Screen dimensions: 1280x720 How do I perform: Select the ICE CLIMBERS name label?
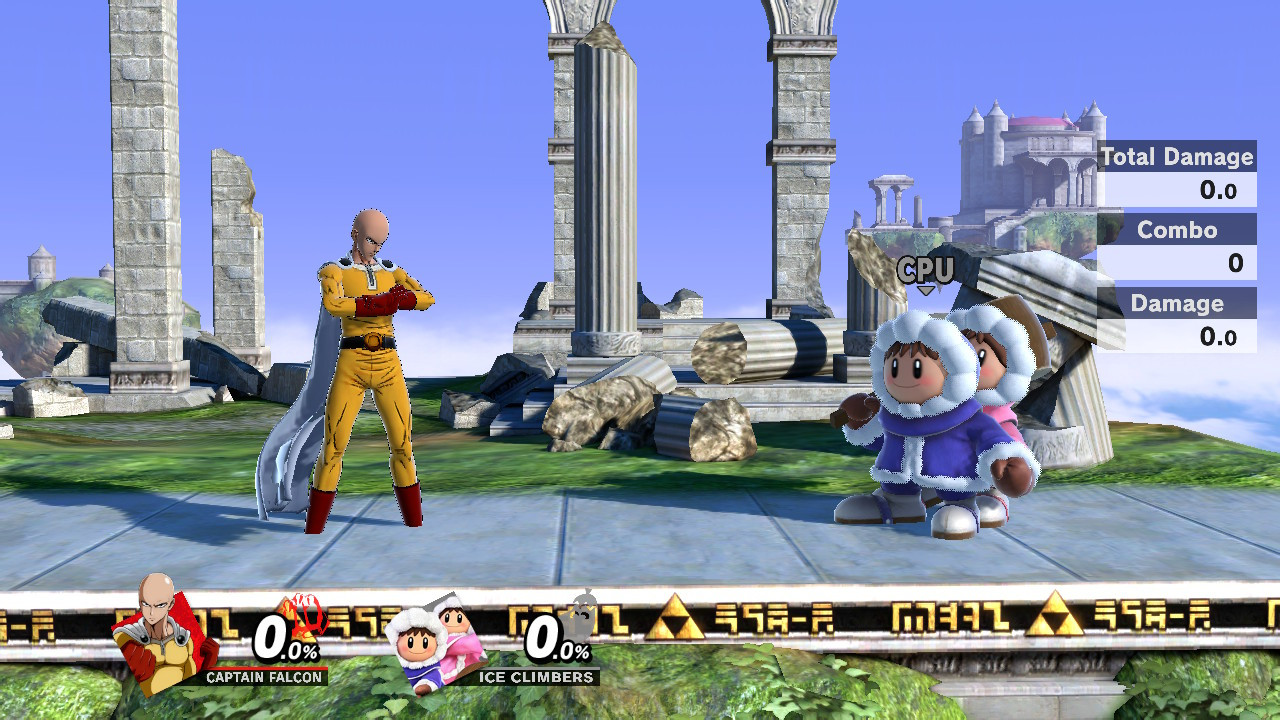click(x=537, y=676)
